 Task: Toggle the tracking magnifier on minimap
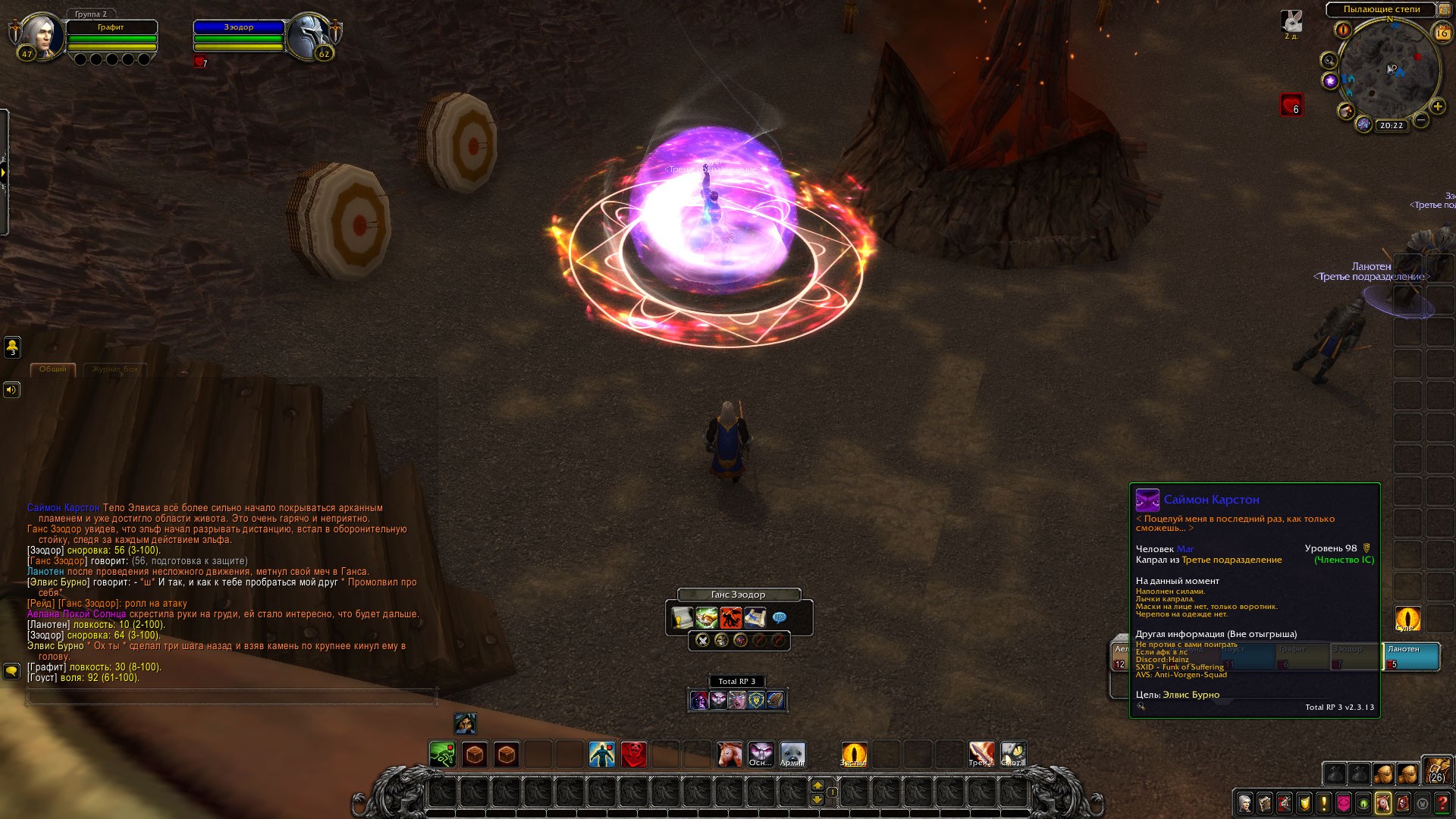[1329, 60]
